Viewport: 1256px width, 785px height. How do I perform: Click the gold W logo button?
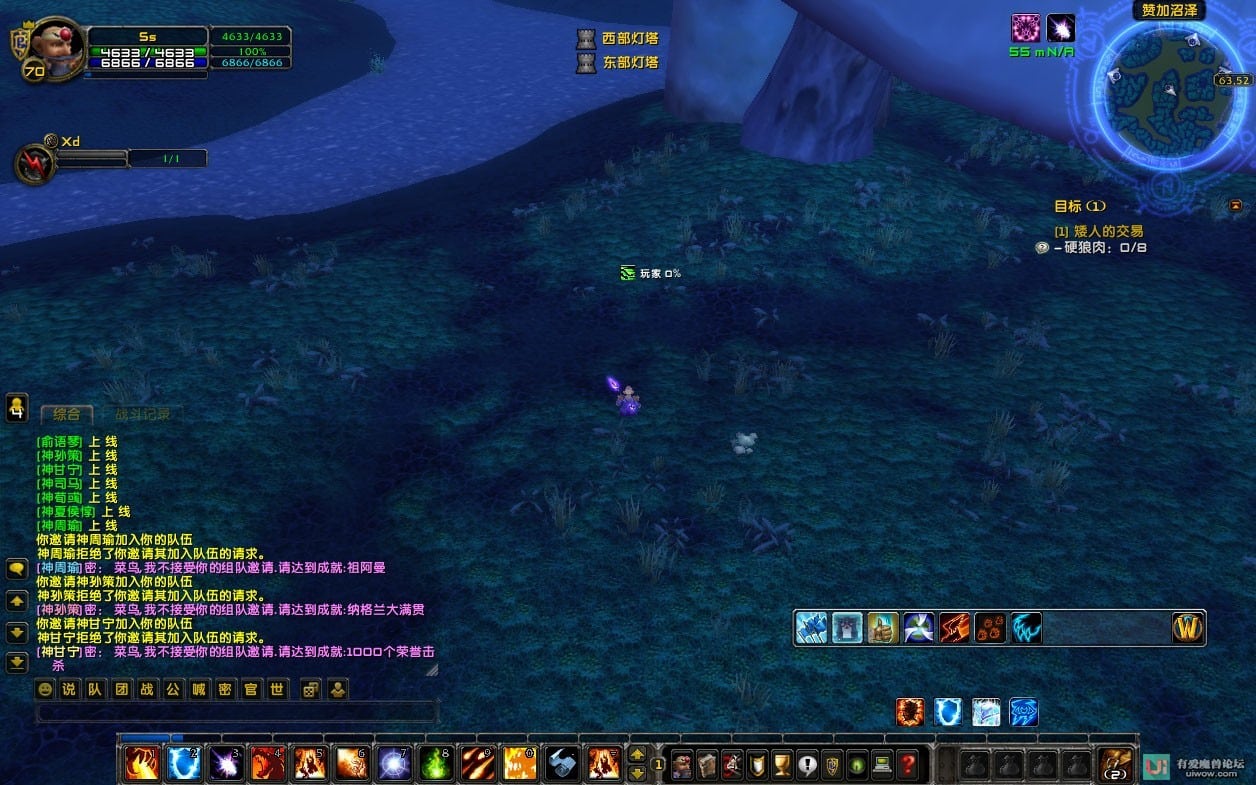click(x=1188, y=628)
